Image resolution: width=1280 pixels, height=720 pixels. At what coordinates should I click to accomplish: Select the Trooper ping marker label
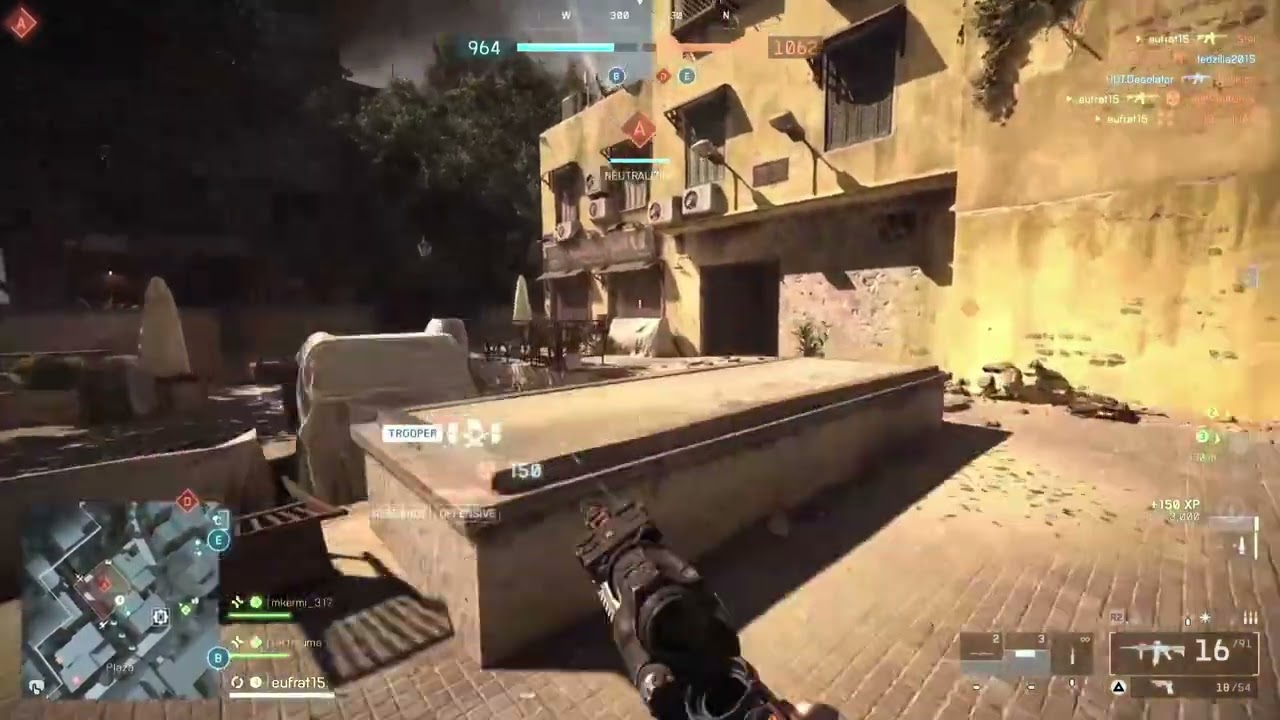click(411, 433)
